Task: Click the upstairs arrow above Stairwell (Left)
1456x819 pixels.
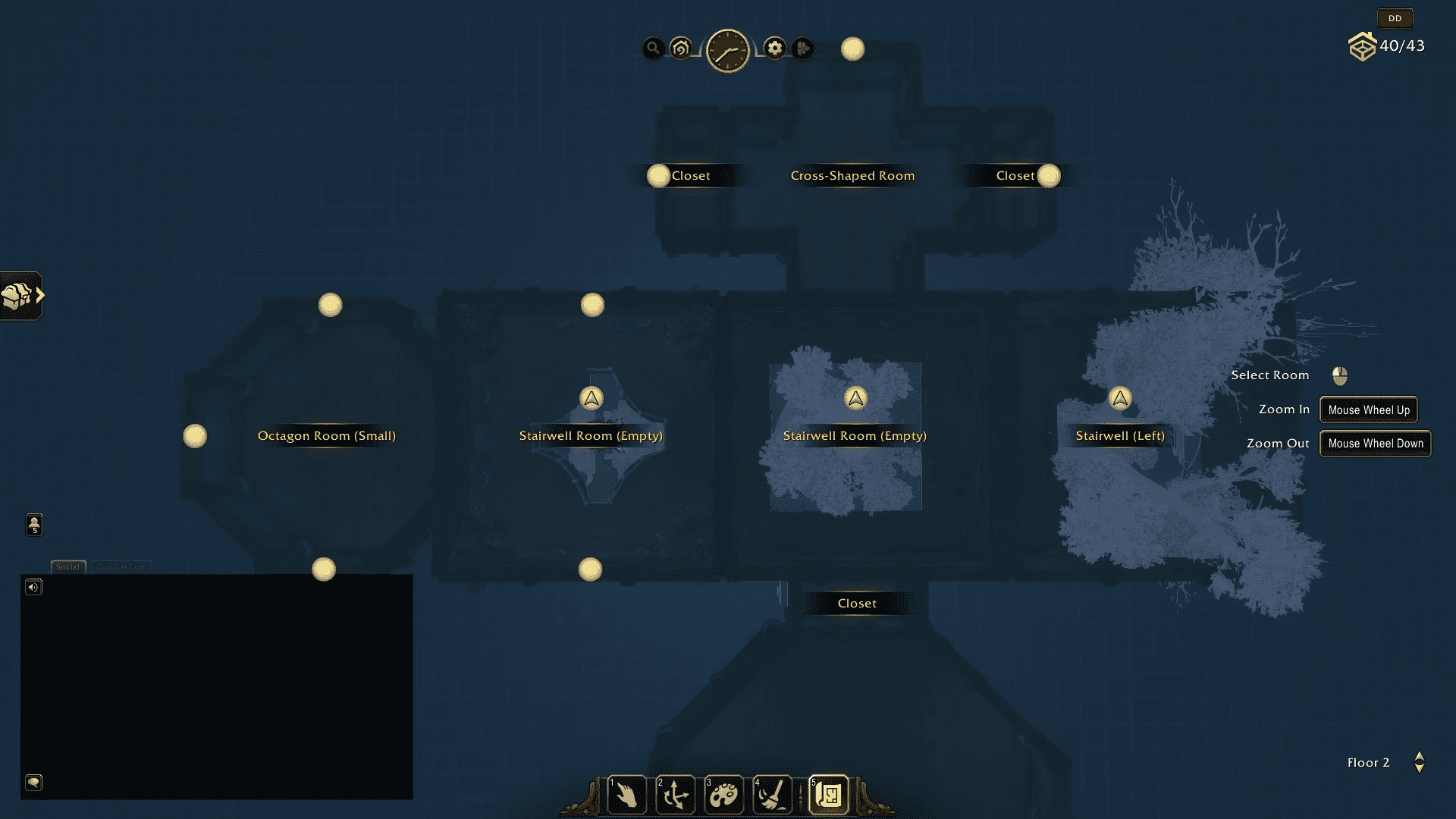Action: tap(1120, 398)
